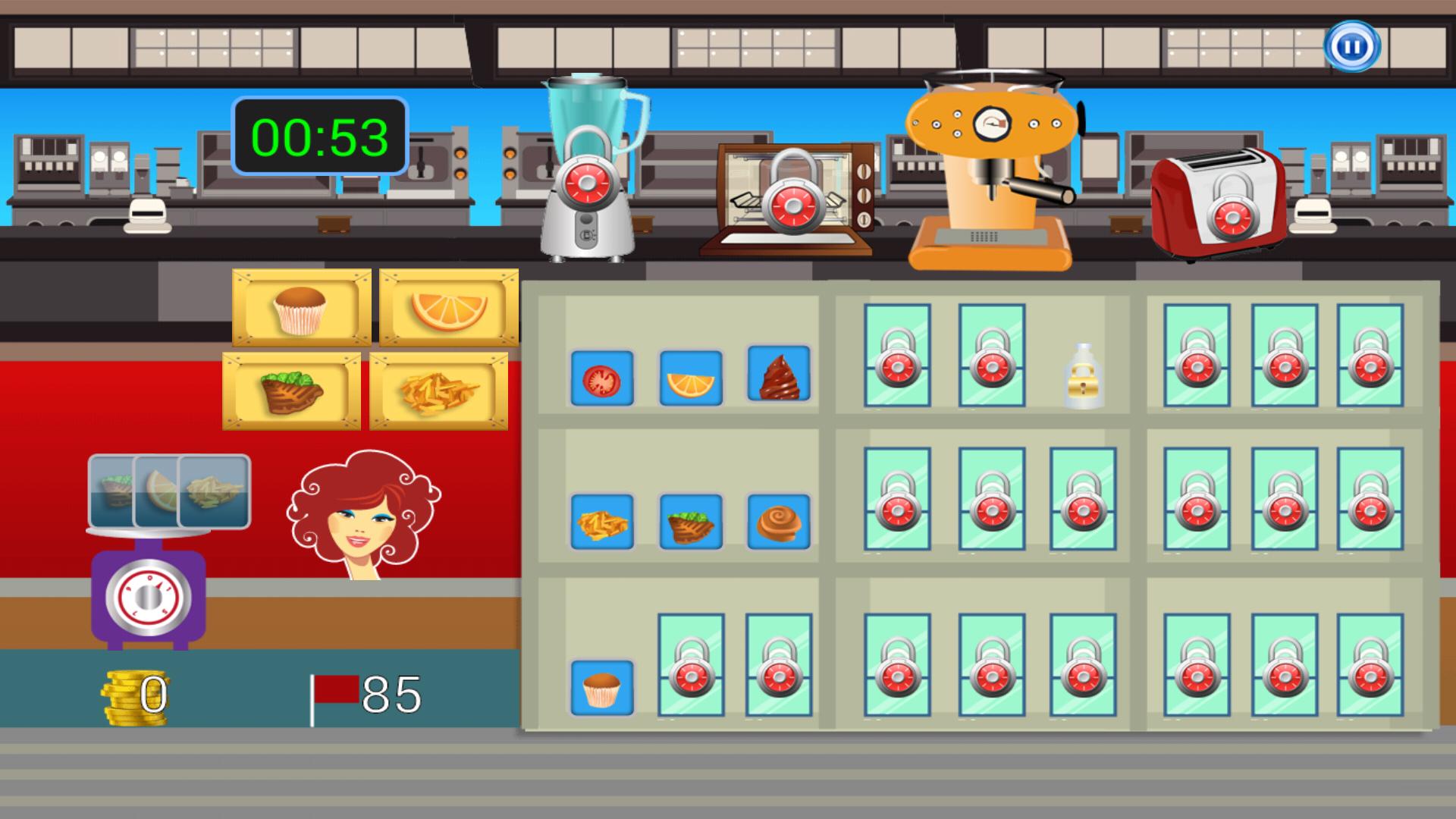The width and height of the screenshot is (1456, 819).
Task: Pick the grilled steak ingredient
Action: point(691,522)
